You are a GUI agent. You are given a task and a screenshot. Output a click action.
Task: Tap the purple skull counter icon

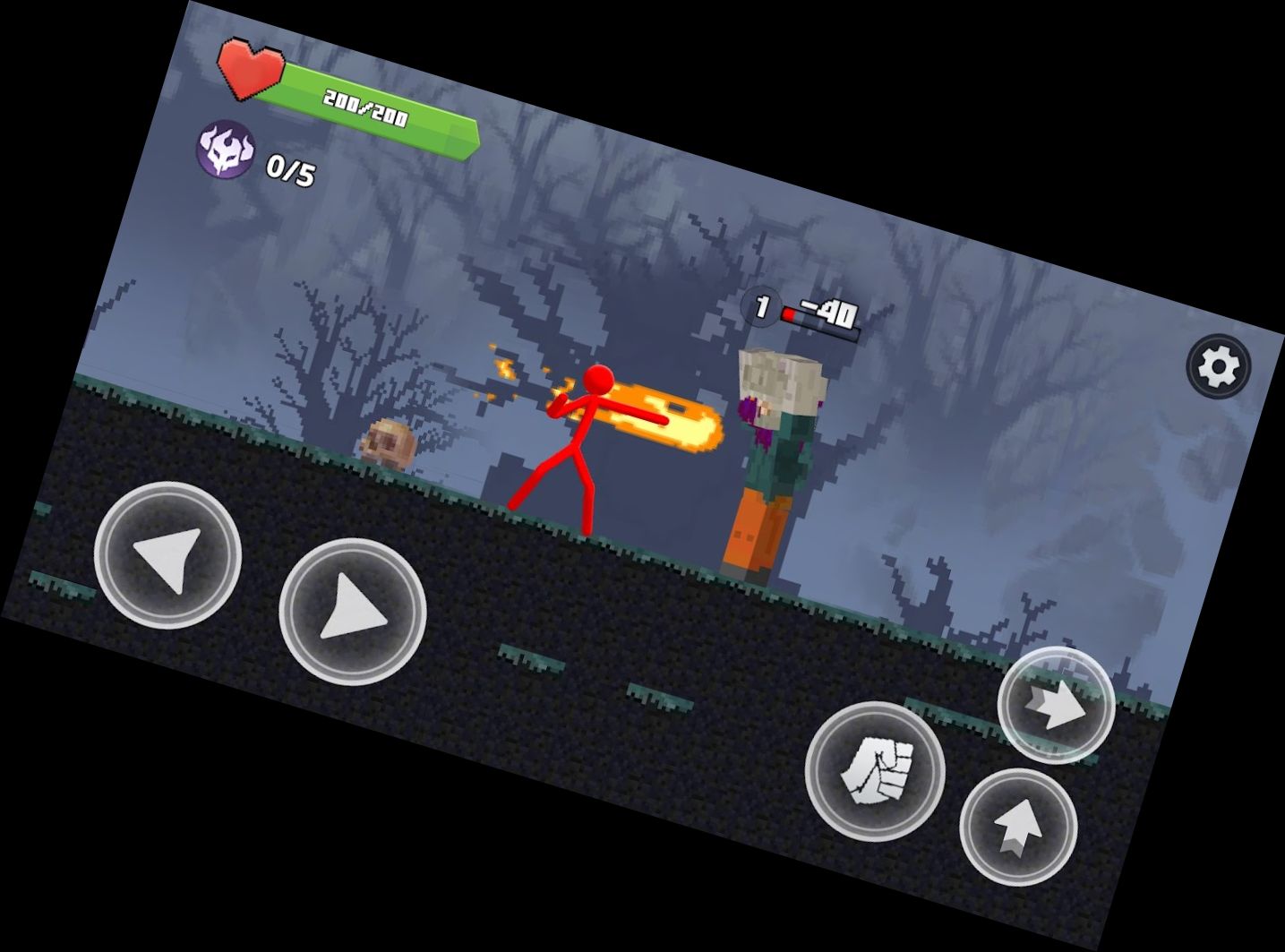(x=224, y=152)
